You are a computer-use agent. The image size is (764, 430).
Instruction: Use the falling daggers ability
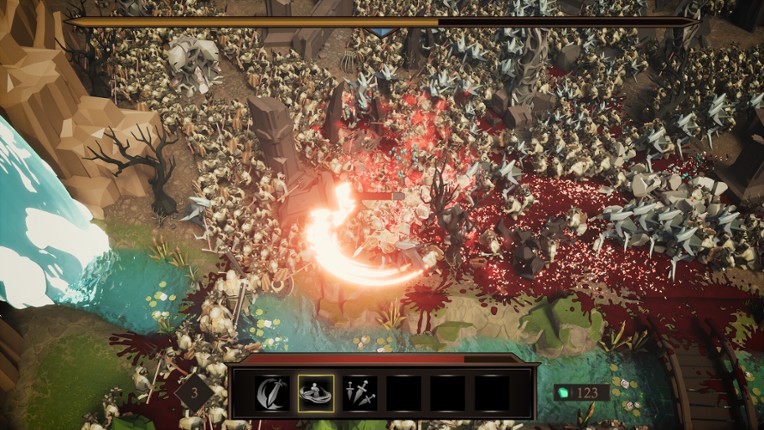pyautogui.click(x=360, y=393)
